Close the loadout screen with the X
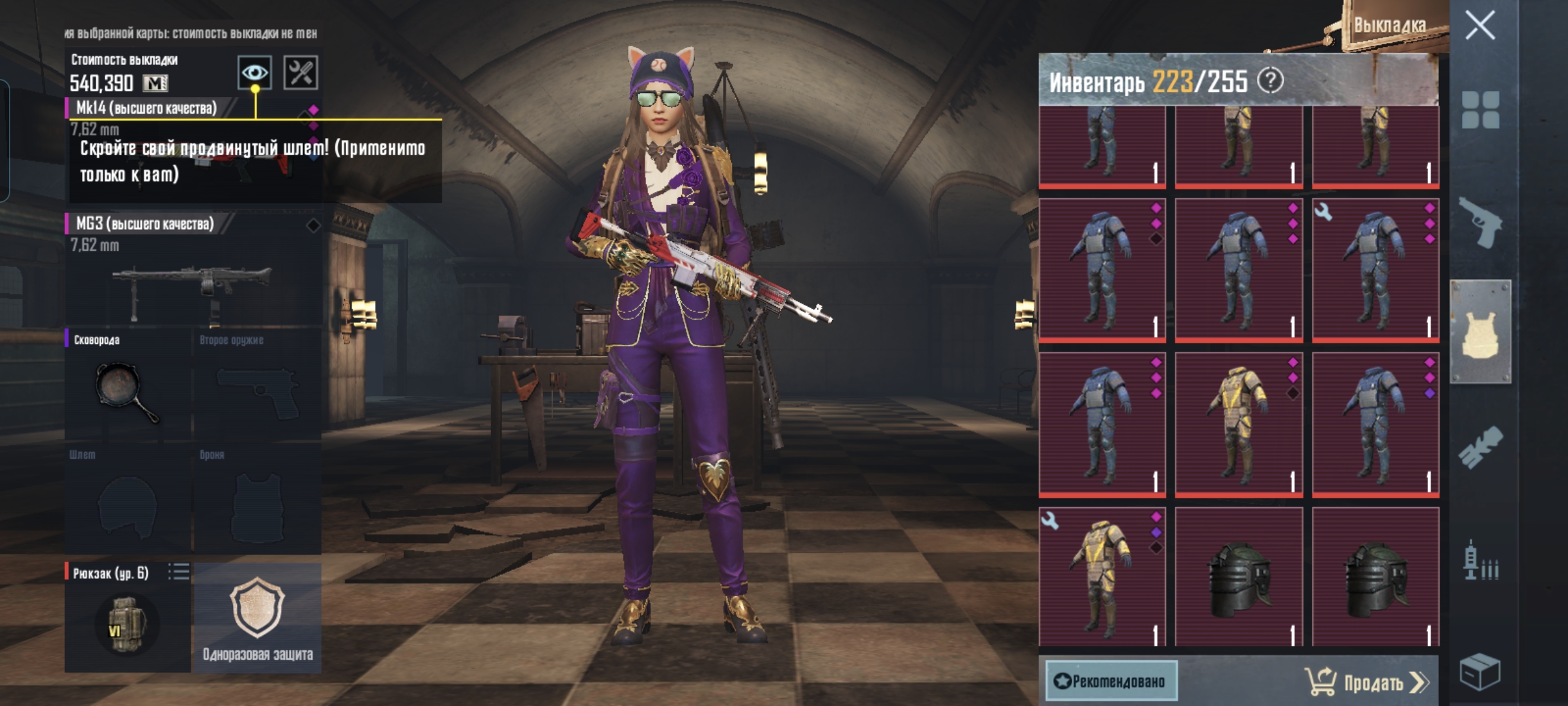Screen dimensions: 1568x706 (1480, 26)
